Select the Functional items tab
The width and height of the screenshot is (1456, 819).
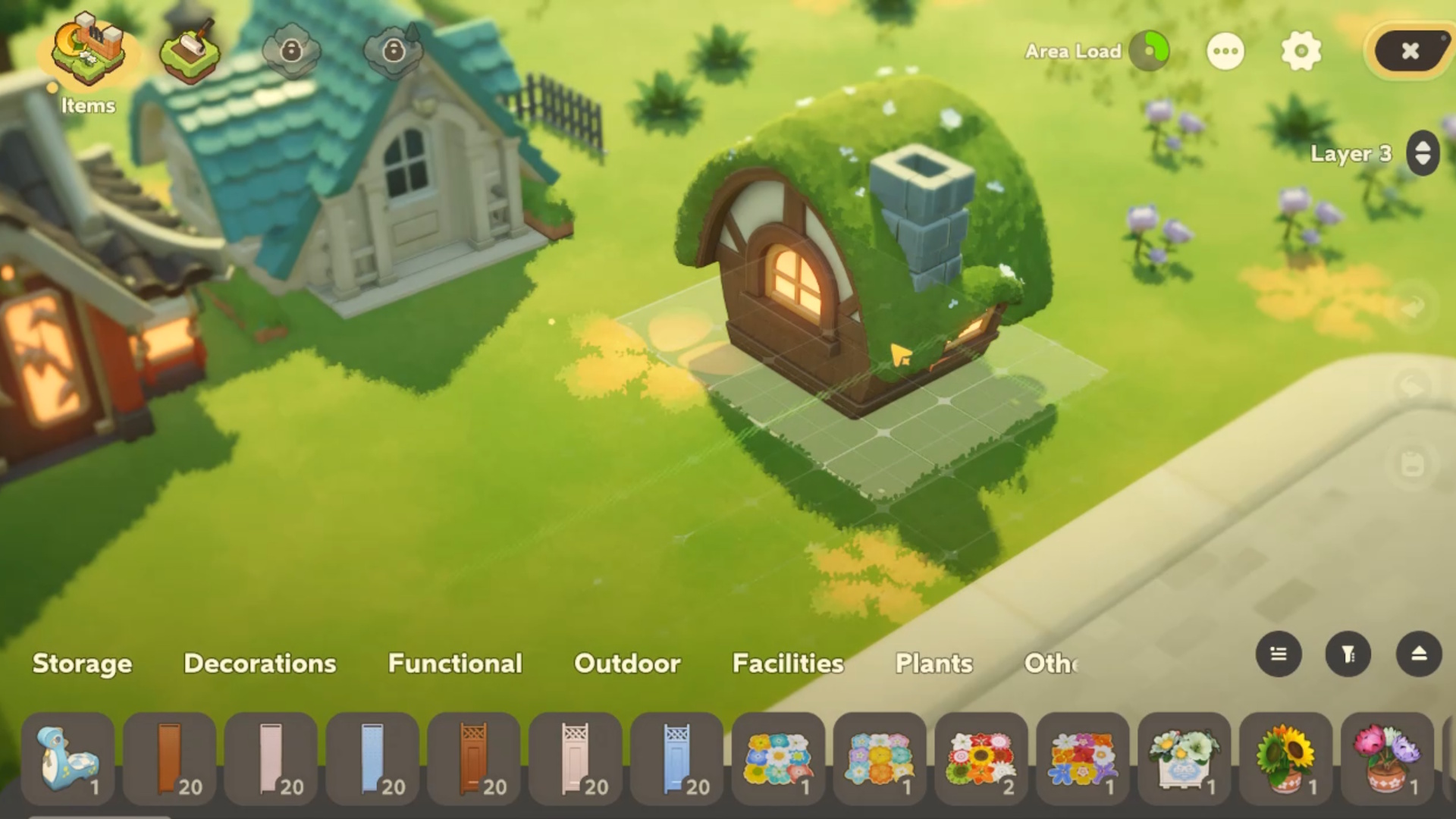454,664
